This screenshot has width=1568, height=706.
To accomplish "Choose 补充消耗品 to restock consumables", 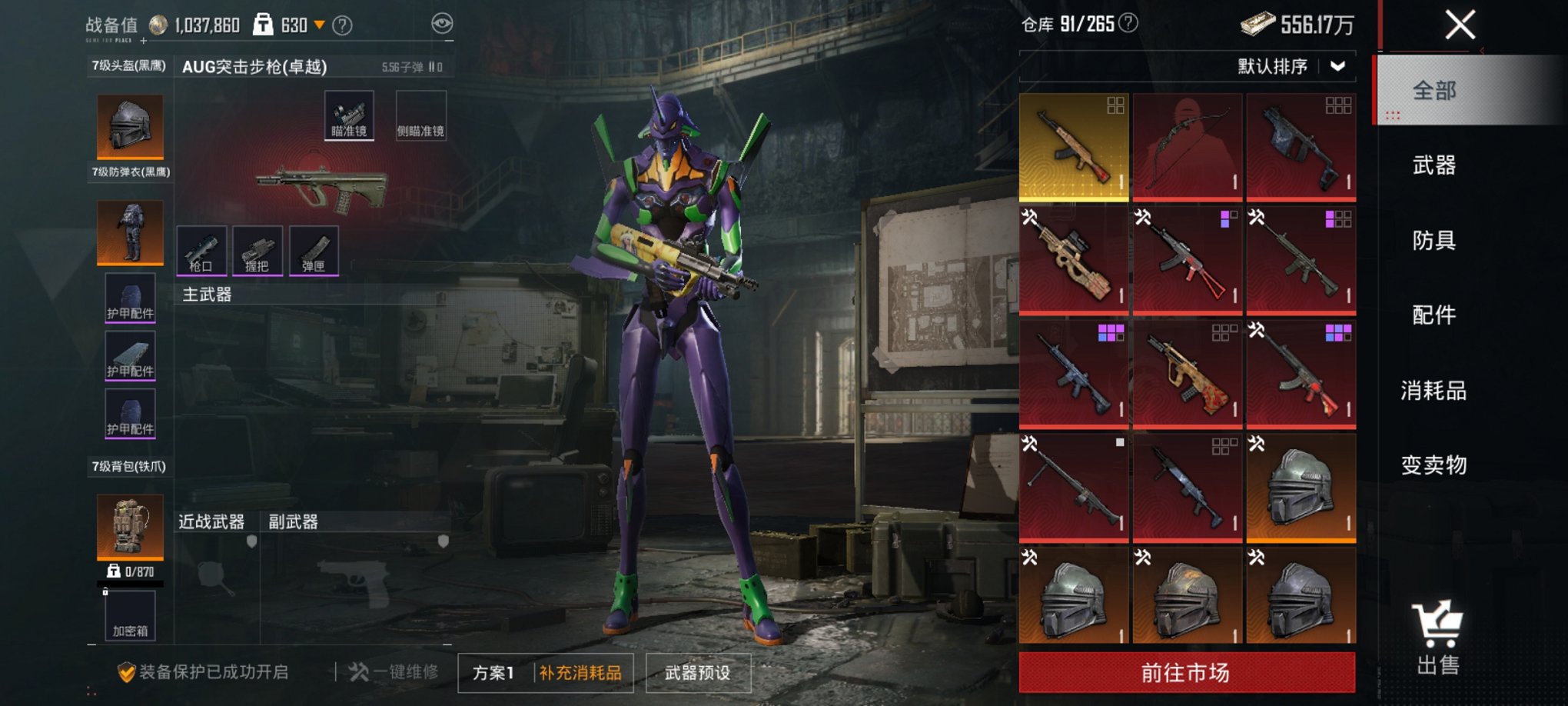I will (580, 673).
